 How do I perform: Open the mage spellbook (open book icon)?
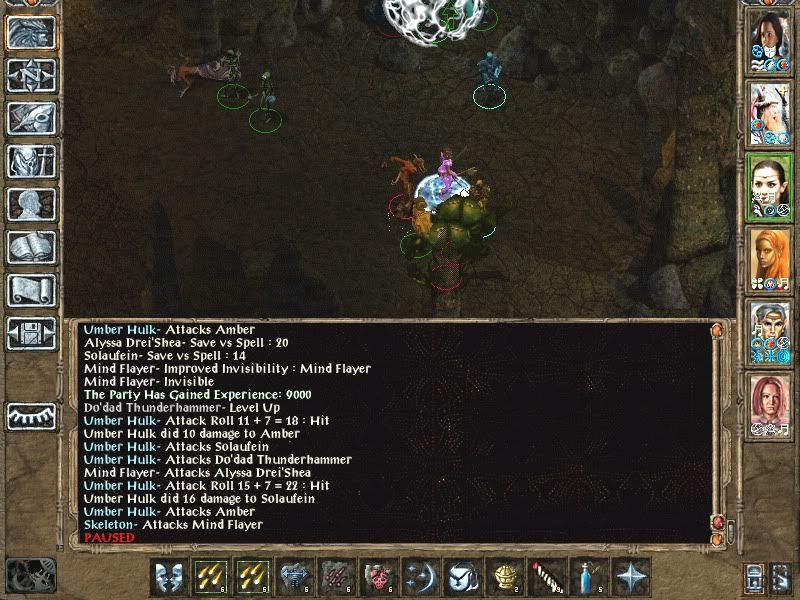click(x=31, y=247)
